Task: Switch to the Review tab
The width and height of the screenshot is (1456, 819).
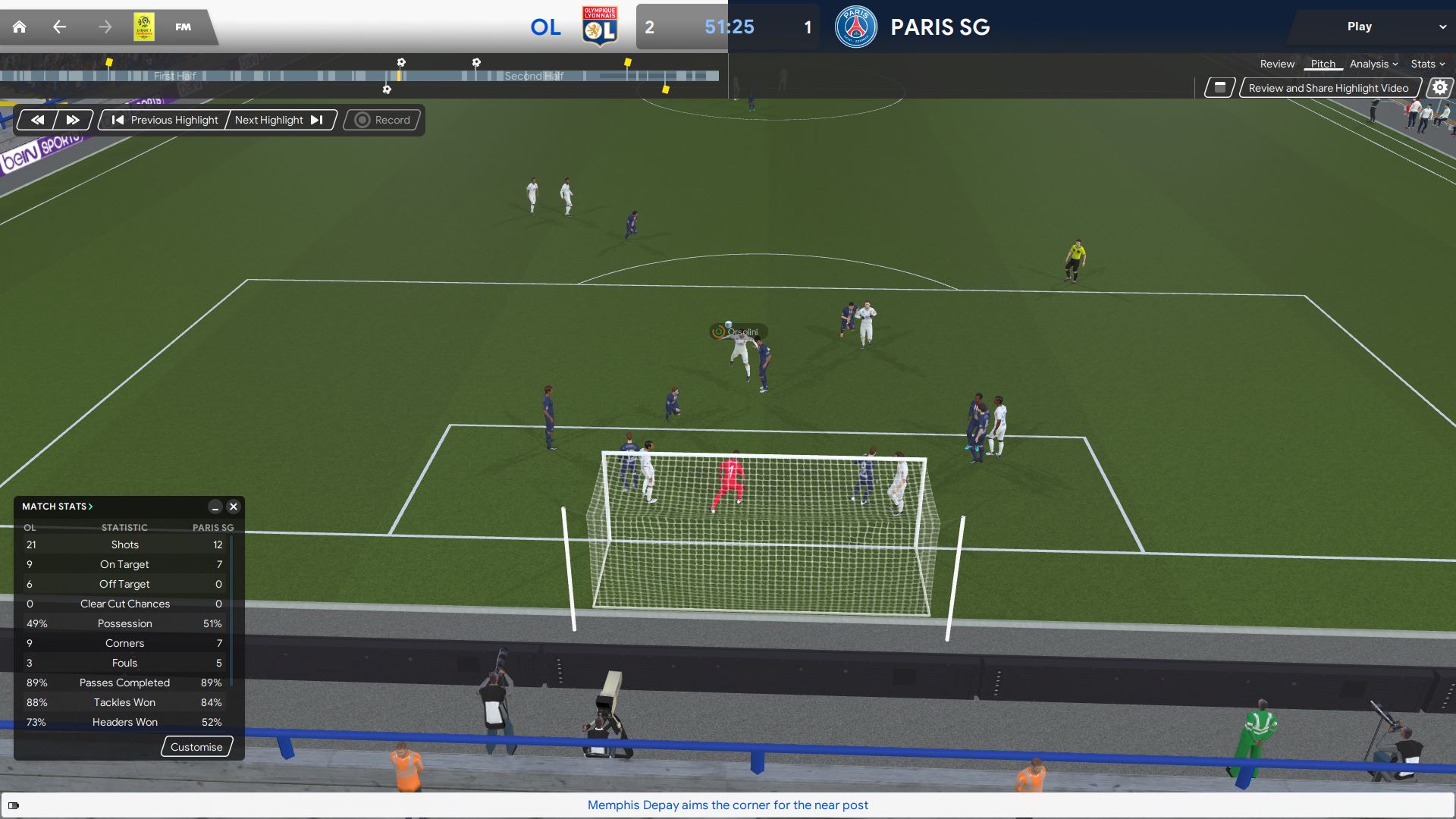Action: point(1277,64)
